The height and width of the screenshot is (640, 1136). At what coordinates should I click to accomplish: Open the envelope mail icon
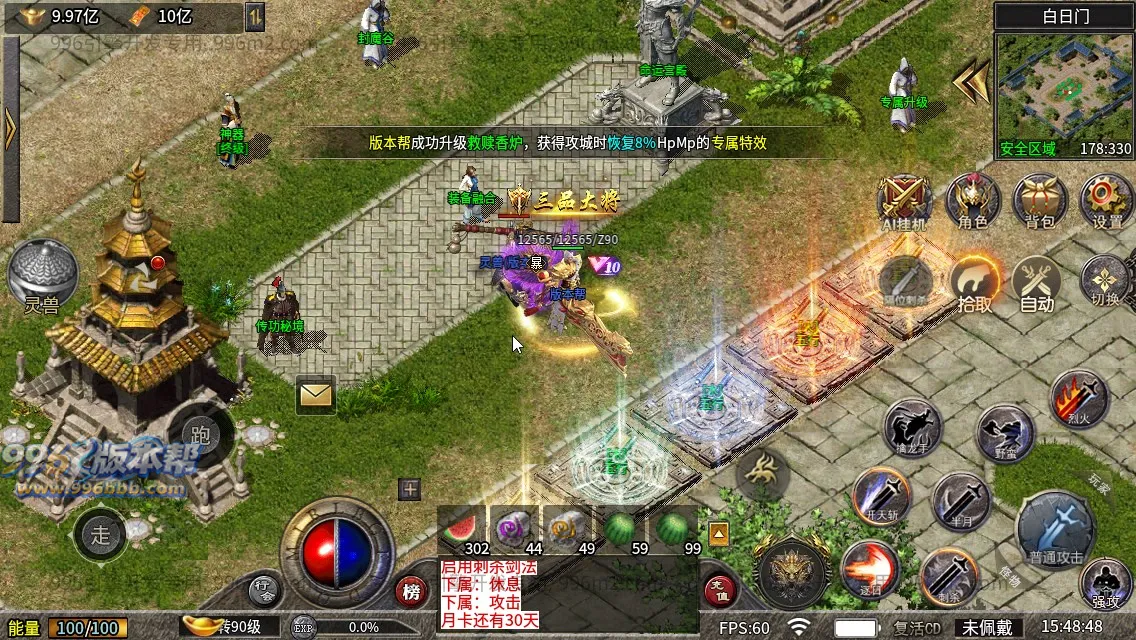[x=315, y=395]
